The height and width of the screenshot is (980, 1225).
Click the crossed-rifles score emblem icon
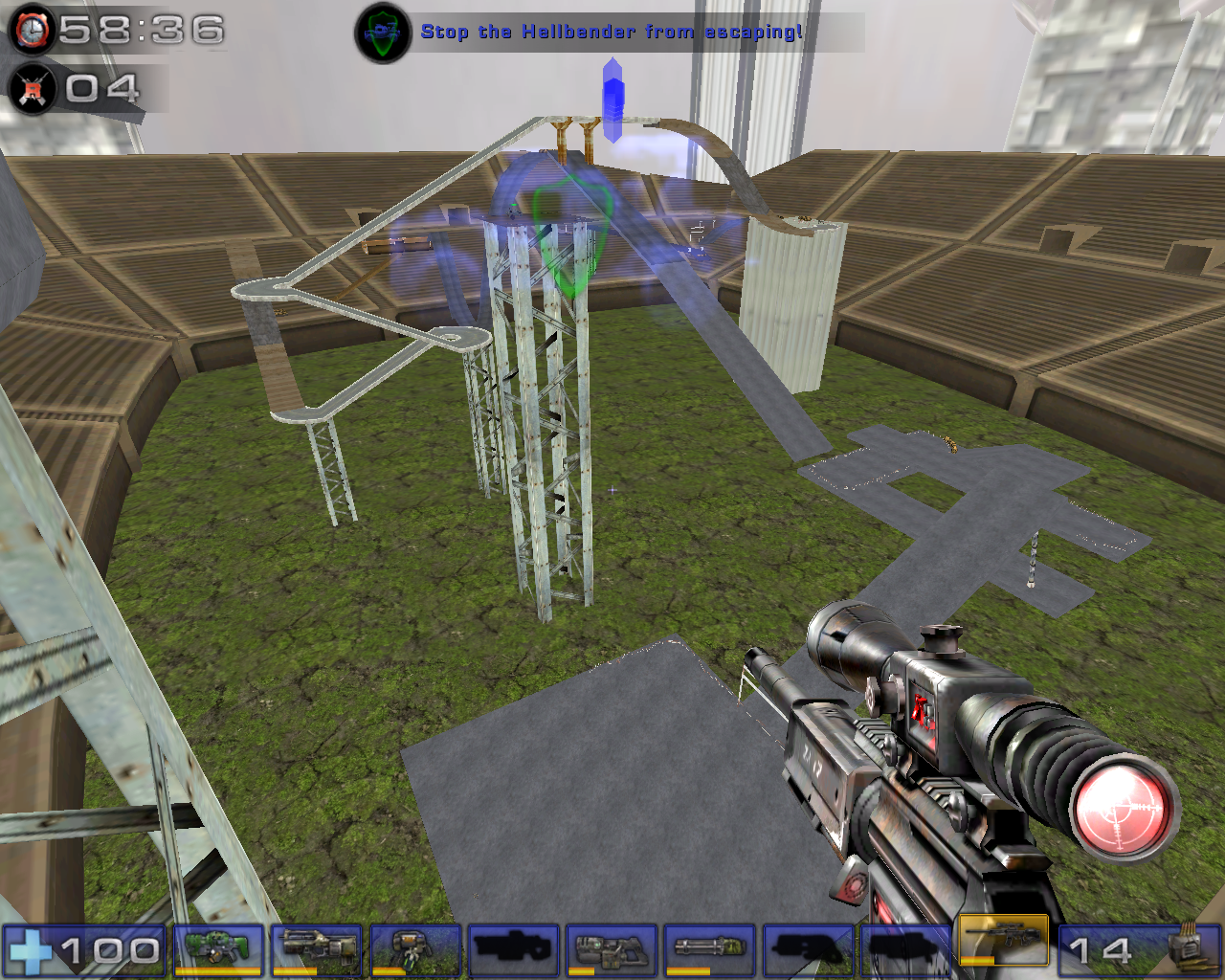(32, 91)
